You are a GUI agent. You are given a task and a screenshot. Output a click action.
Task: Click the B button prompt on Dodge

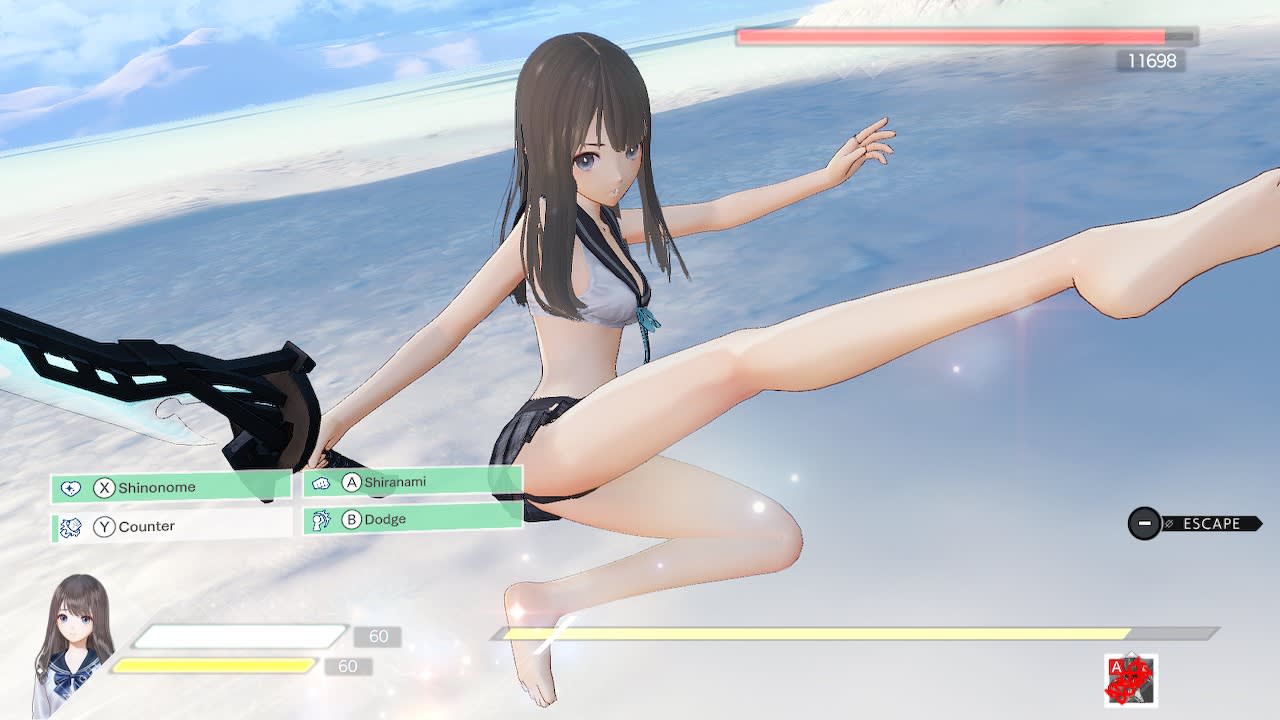pos(352,519)
